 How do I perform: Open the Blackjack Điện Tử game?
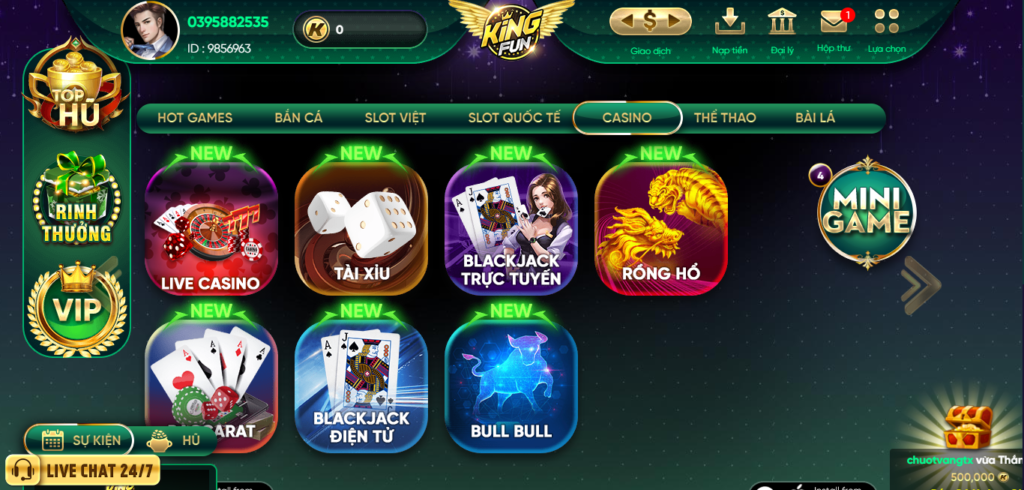click(361, 385)
